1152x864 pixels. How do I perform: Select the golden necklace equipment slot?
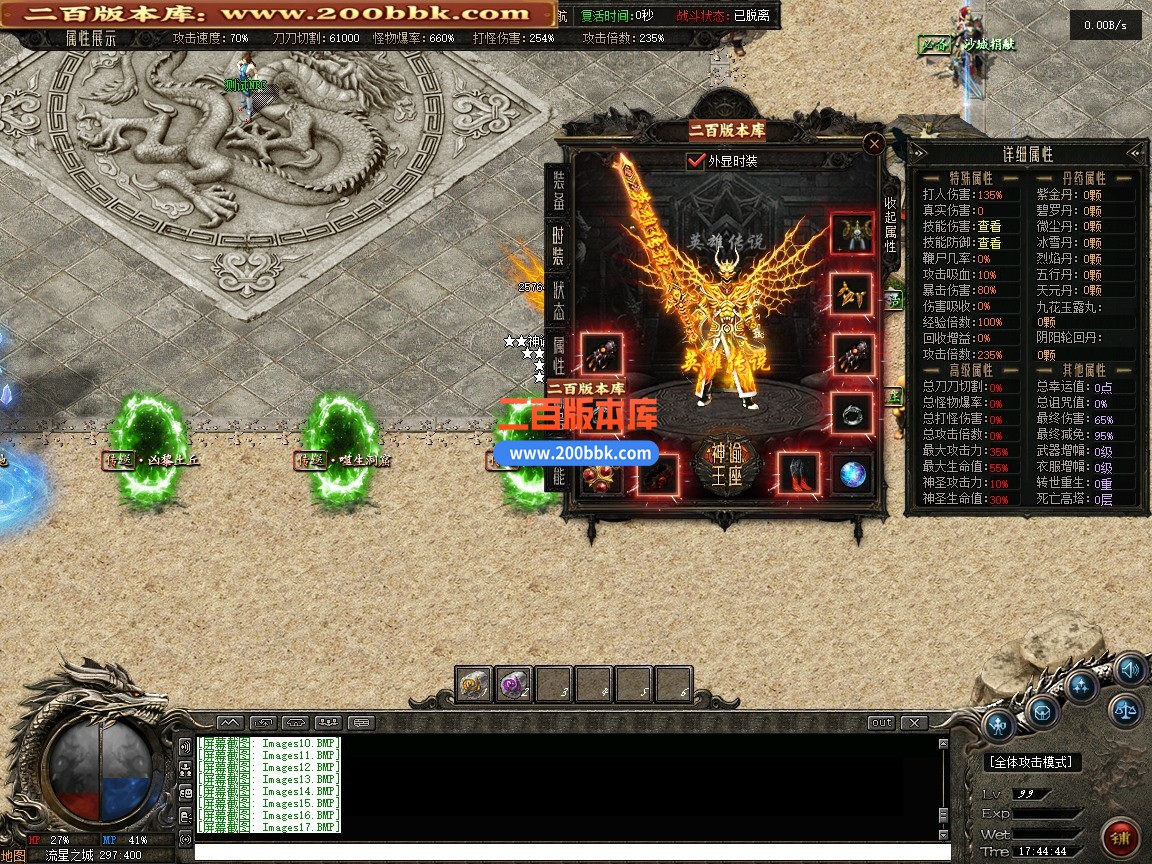click(x=852, y=295)
